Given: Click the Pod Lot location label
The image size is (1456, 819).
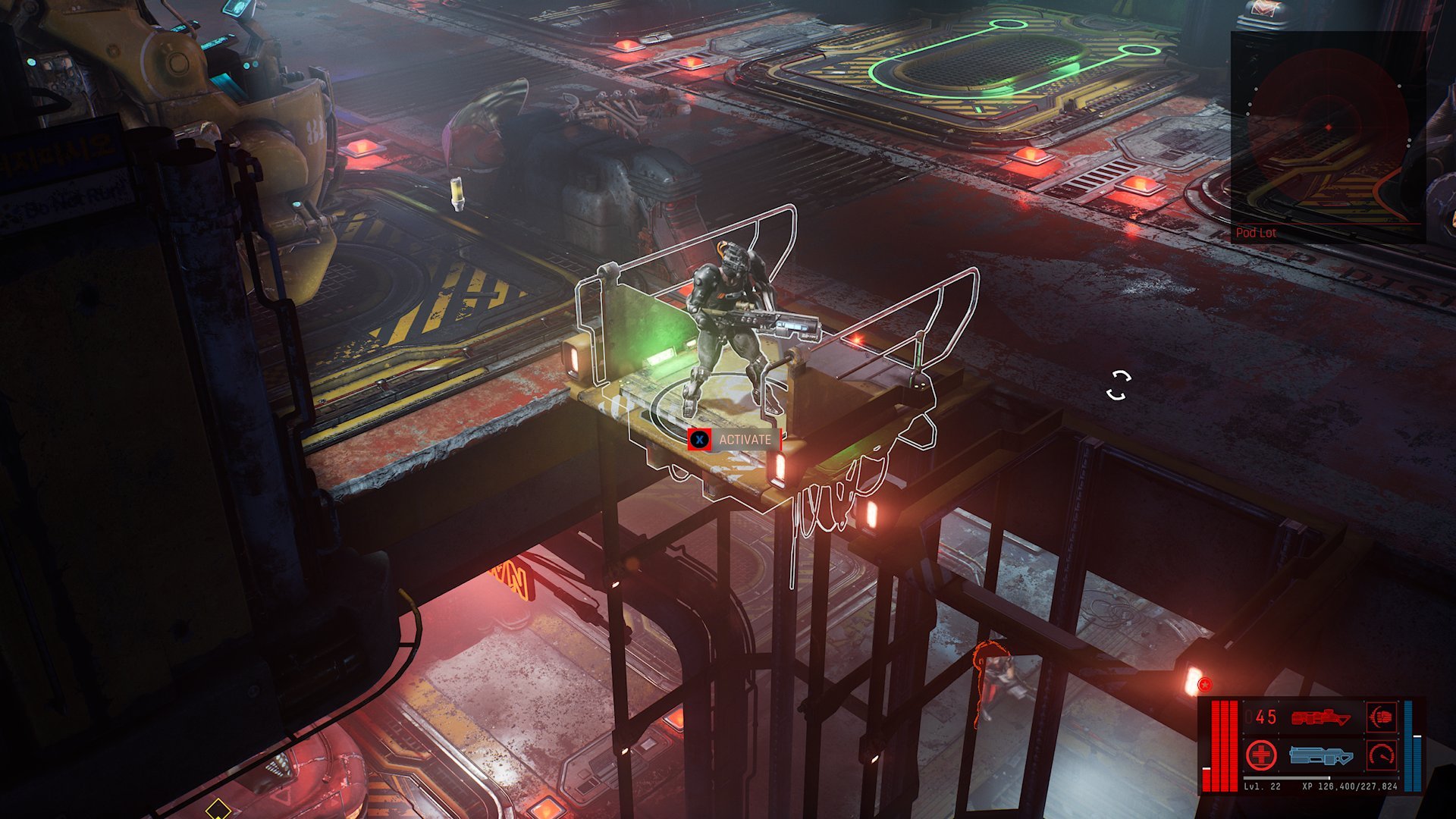Looking at the screenshot, I should [x=1255, y=233].
